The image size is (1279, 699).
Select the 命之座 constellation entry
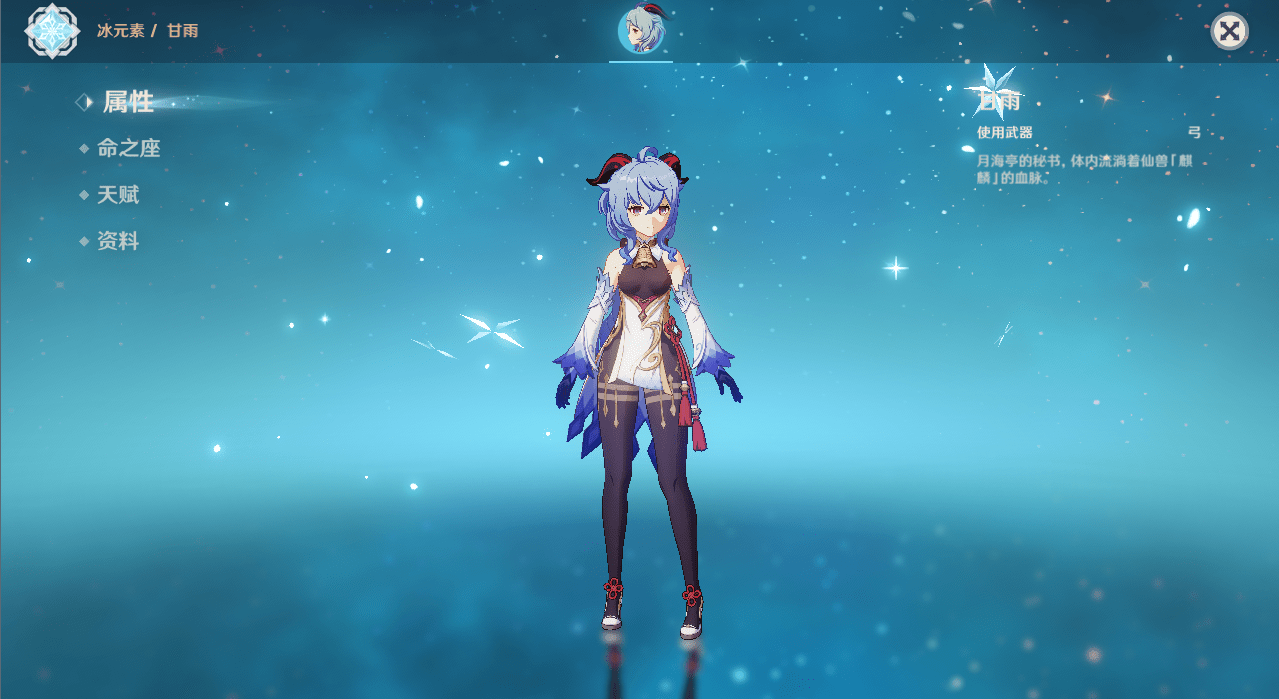click(x=128, y=148)
